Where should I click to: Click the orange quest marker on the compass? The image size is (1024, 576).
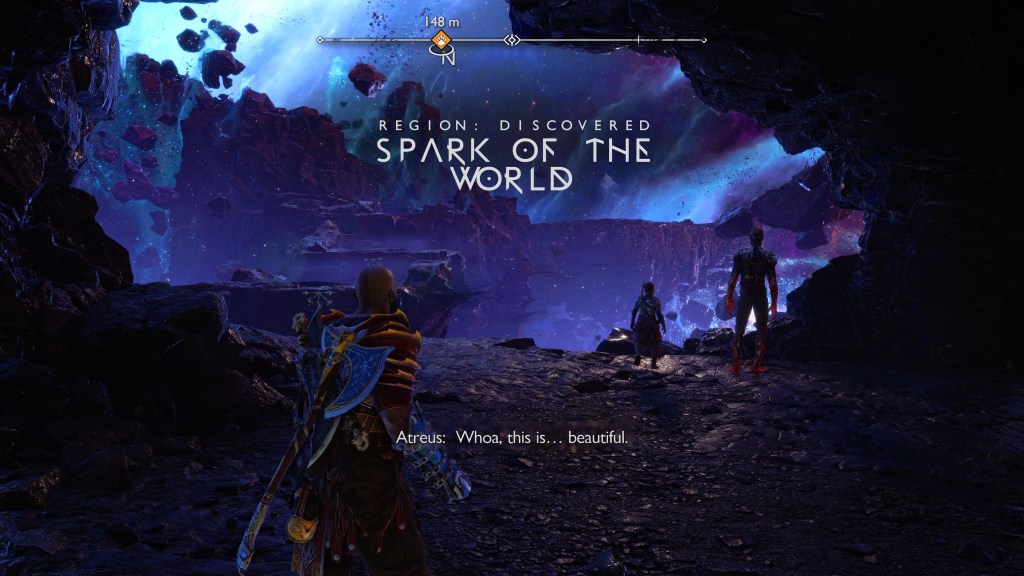coord(440,40)
